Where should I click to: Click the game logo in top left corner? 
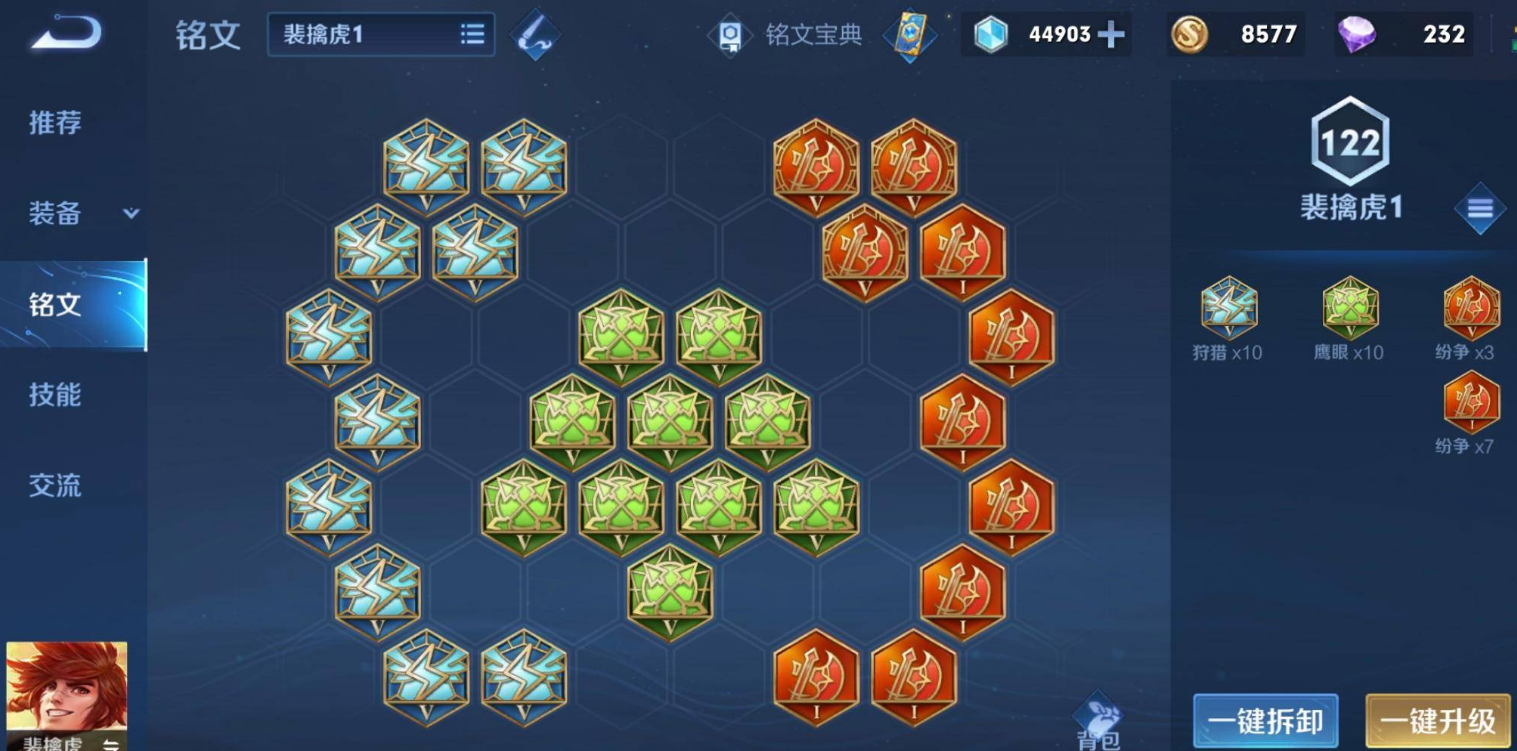[65, 33]
